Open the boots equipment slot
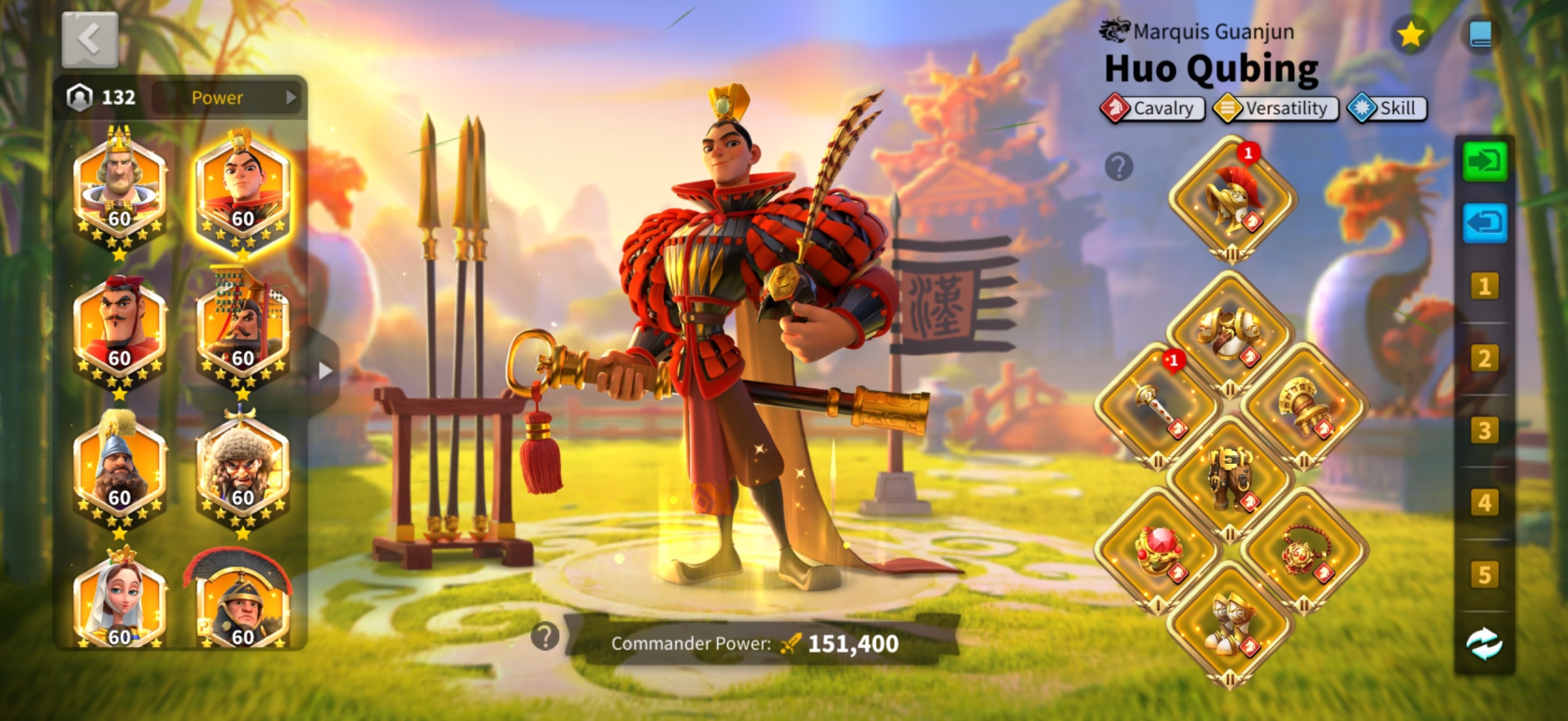Image resolution: width=1568 pixels, height=721 pixels. pyautogui.click(x=1230, y=623)
